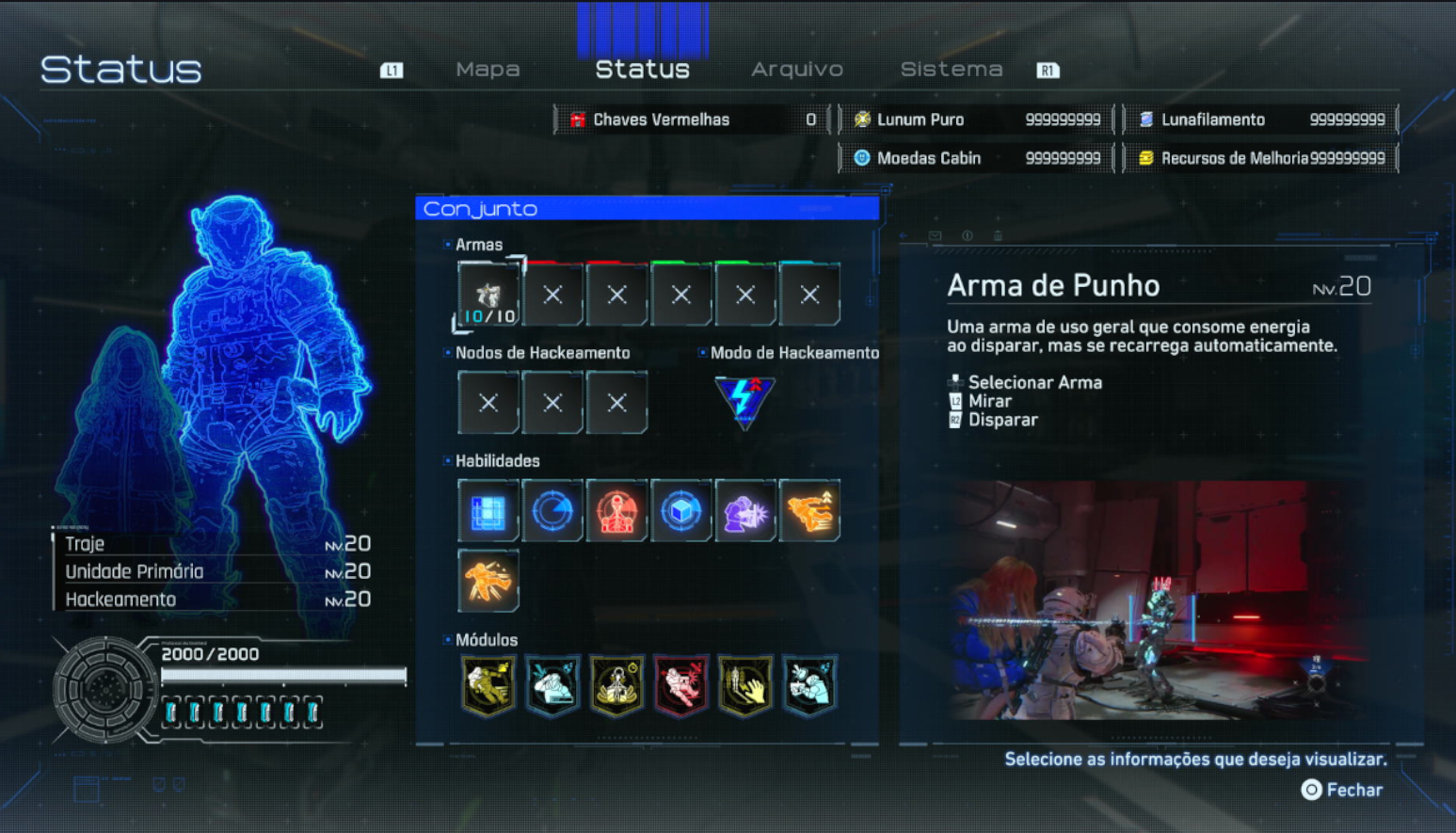Go to the Sistema tab
This screenshot has width=1456, height=833.
951,70
